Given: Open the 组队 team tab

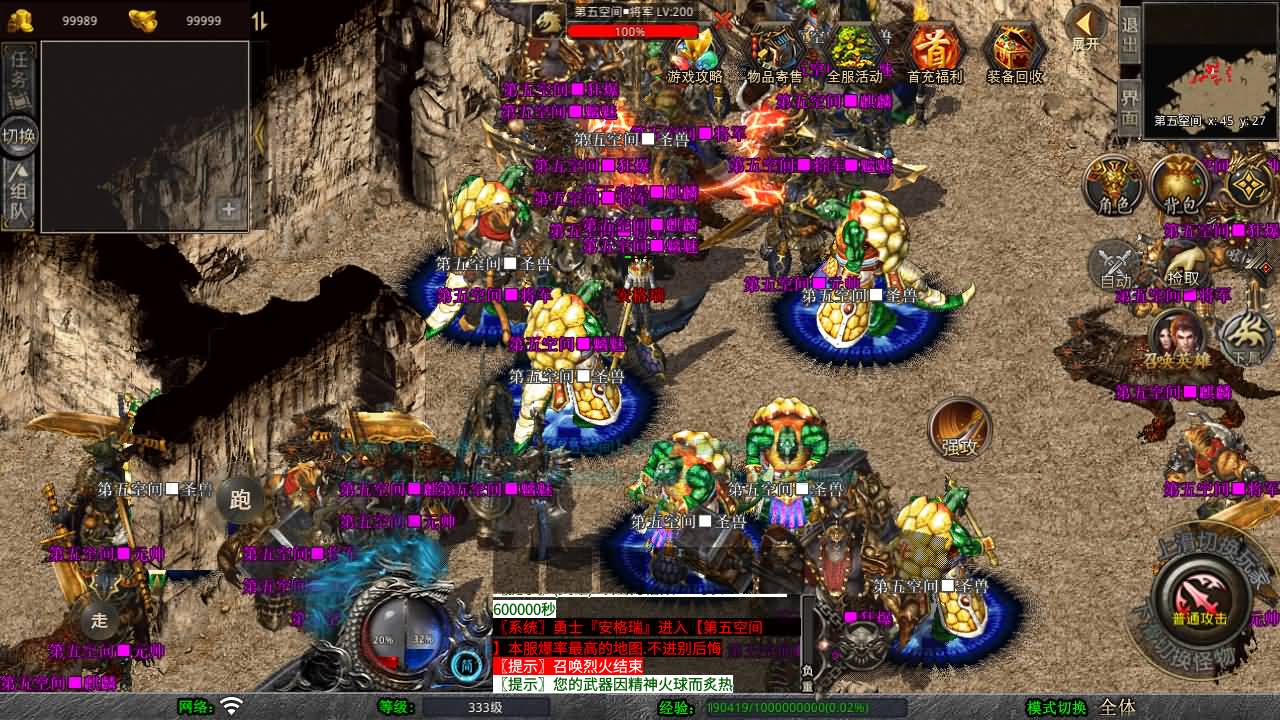Looking at the screenshot, I should (x=20, y=195).
